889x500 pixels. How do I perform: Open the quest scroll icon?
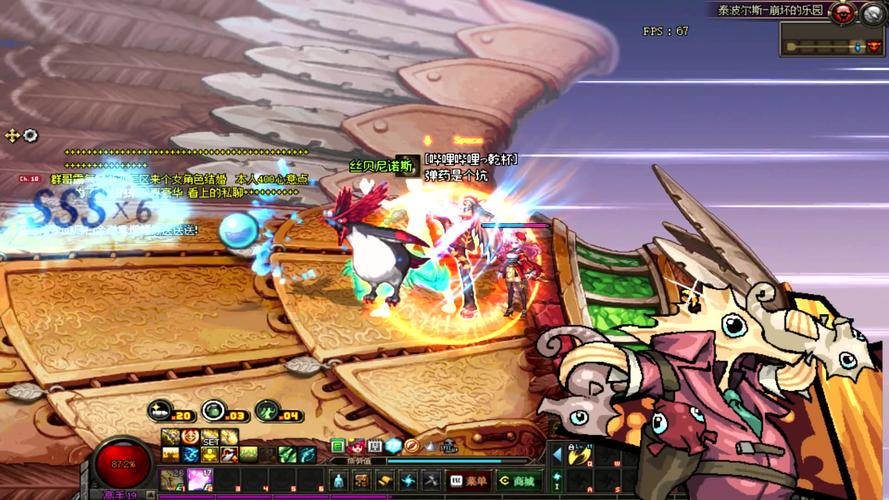point(385,481)
